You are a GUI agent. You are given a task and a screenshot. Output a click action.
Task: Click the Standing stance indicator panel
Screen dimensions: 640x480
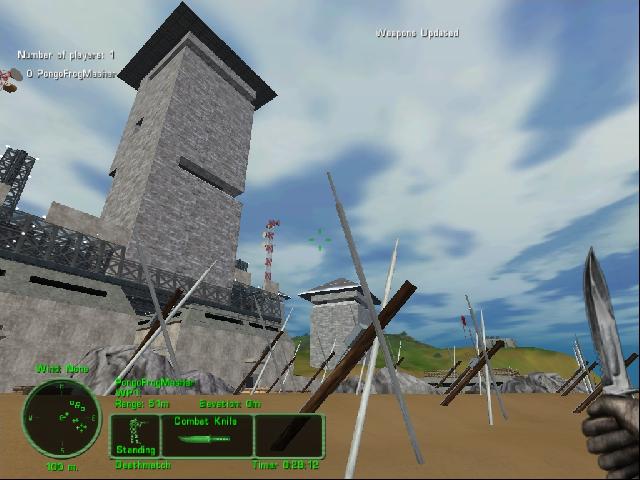pos(133,436)
